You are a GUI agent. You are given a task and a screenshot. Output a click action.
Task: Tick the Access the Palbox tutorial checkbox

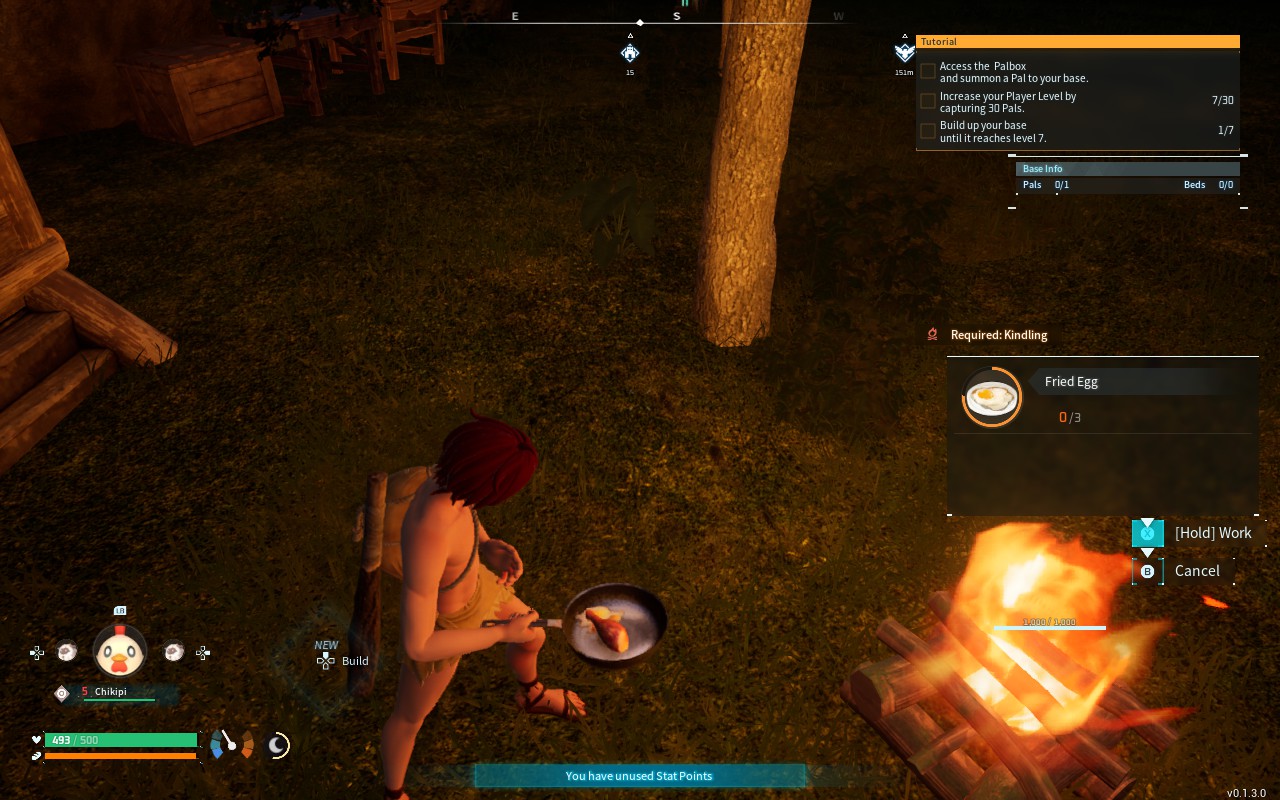(928, 72)
